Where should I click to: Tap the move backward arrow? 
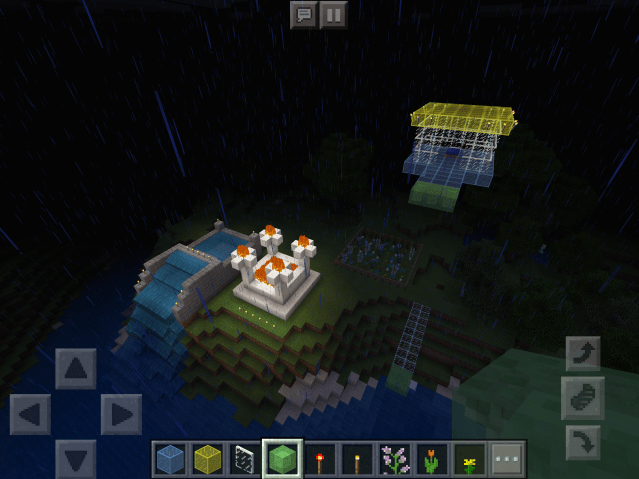coord(76,458)
